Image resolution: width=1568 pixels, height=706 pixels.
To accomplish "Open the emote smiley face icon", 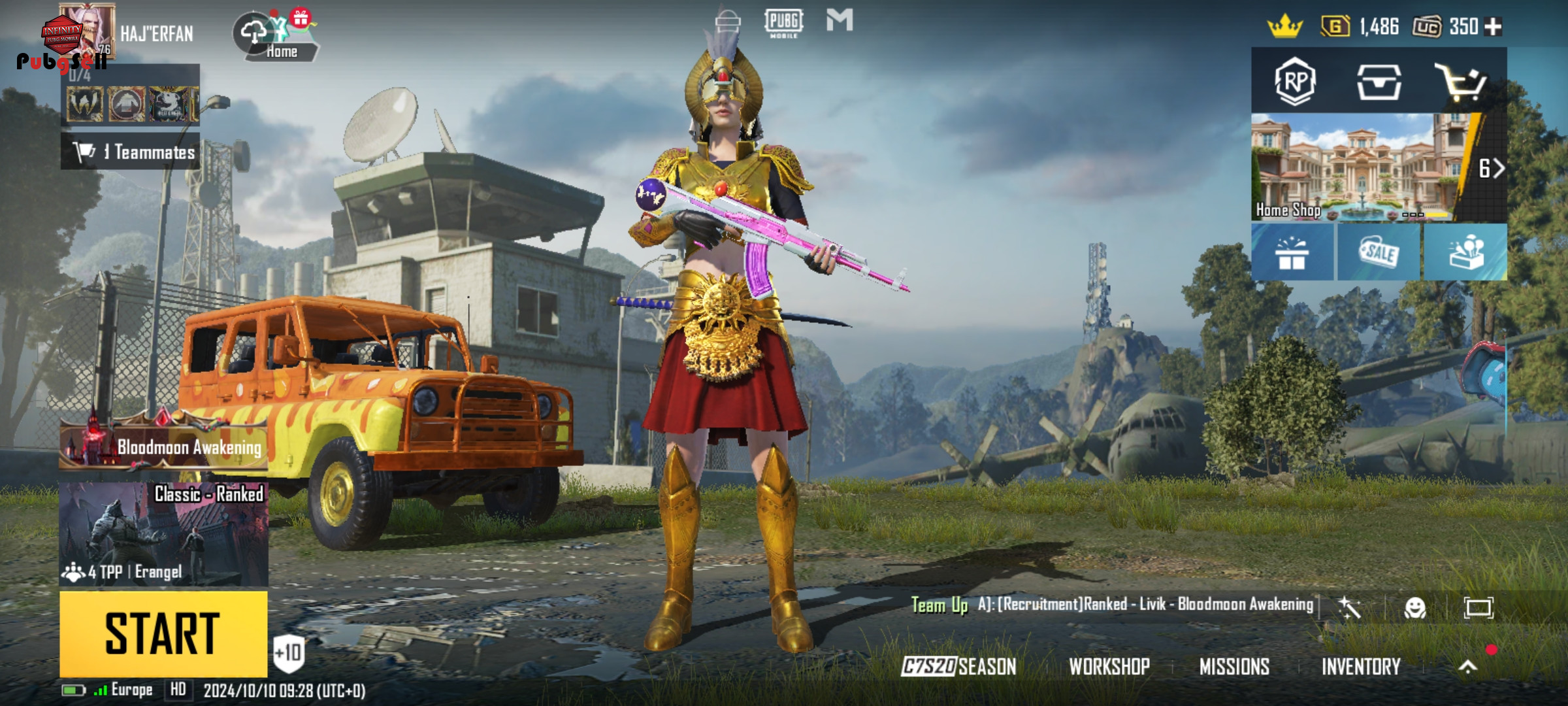I will coord(1414,608).
